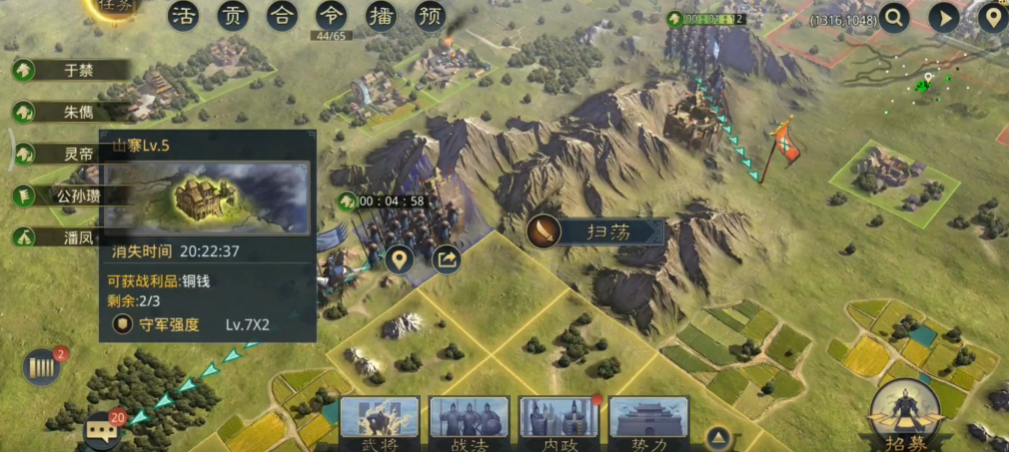Open the 武将 generals menu
Viewport: 1009px width, 452px height.
[x=379, y=422]
